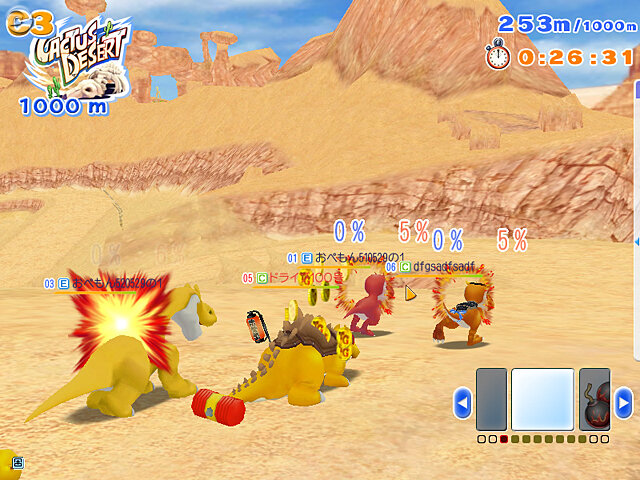Select the highlighted center item slot

(542, 400)
